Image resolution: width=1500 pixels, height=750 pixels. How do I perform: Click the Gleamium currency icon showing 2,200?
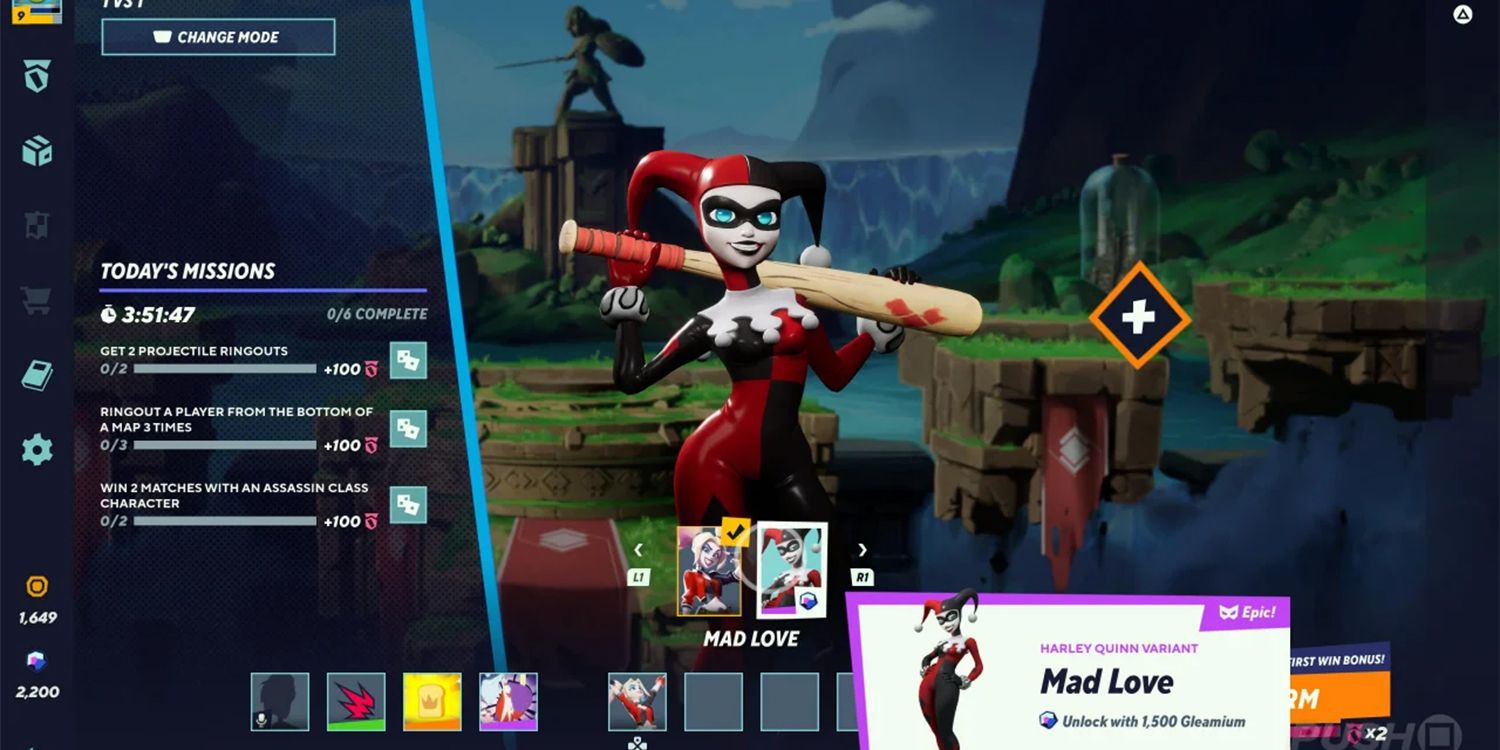(37, 662)
